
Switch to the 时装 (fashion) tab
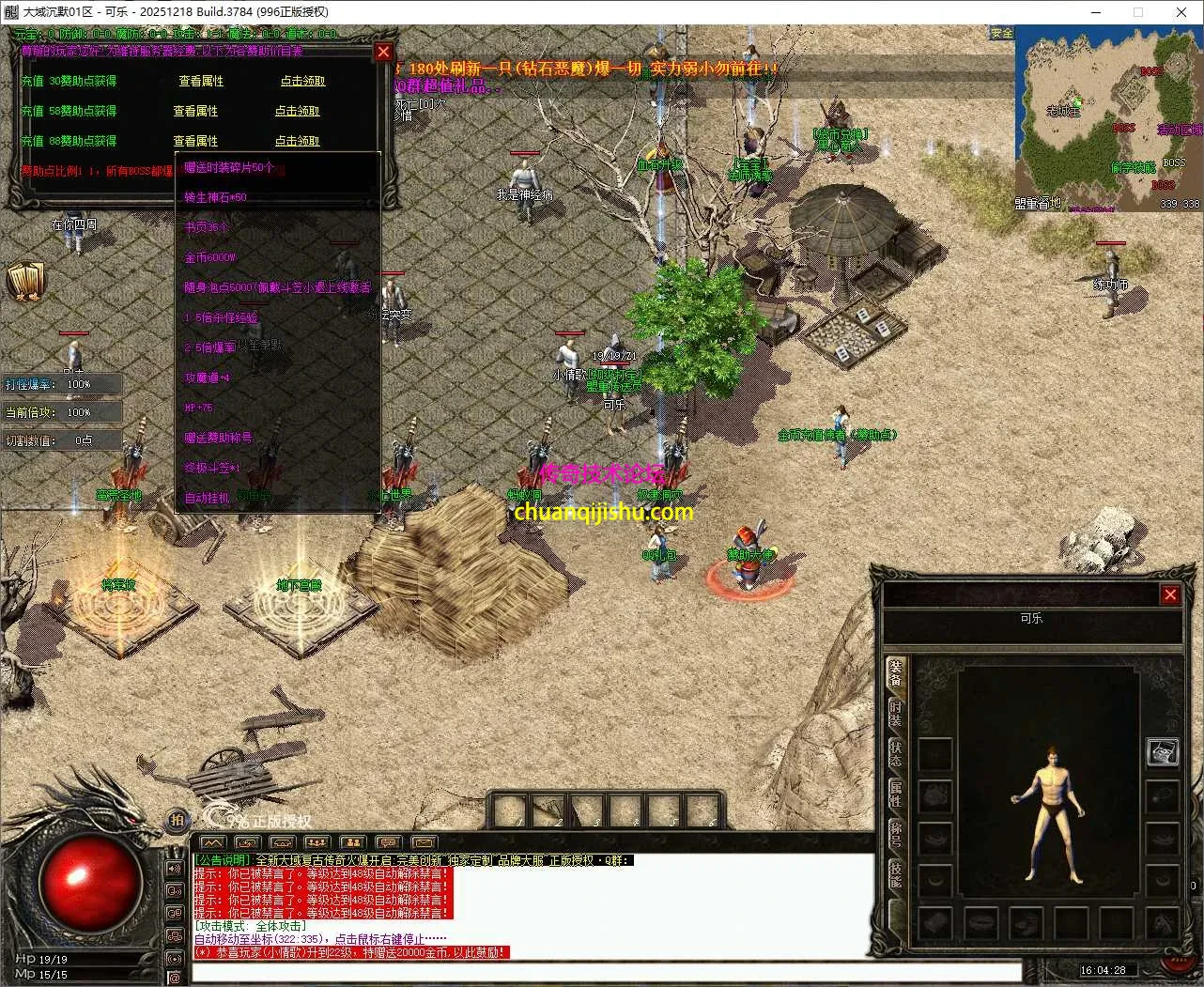tap(896, 713)
